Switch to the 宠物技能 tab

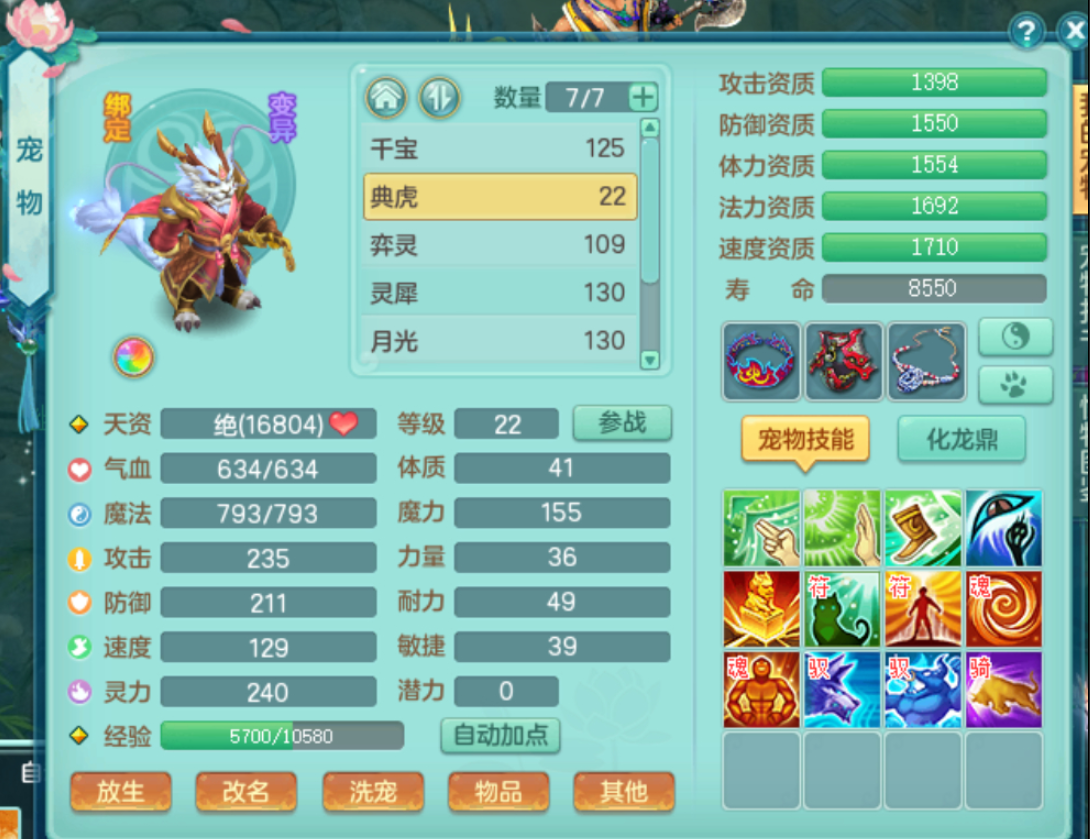click(x=805, y=439)
